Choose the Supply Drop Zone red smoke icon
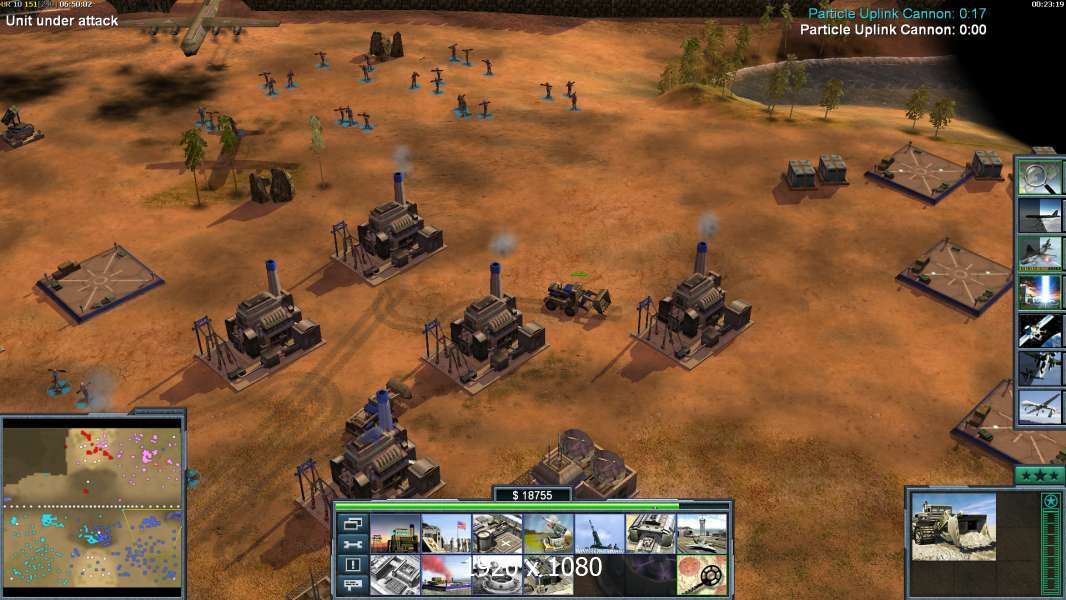This screenshot has height=600, width=1066. [x=446, y=575]
